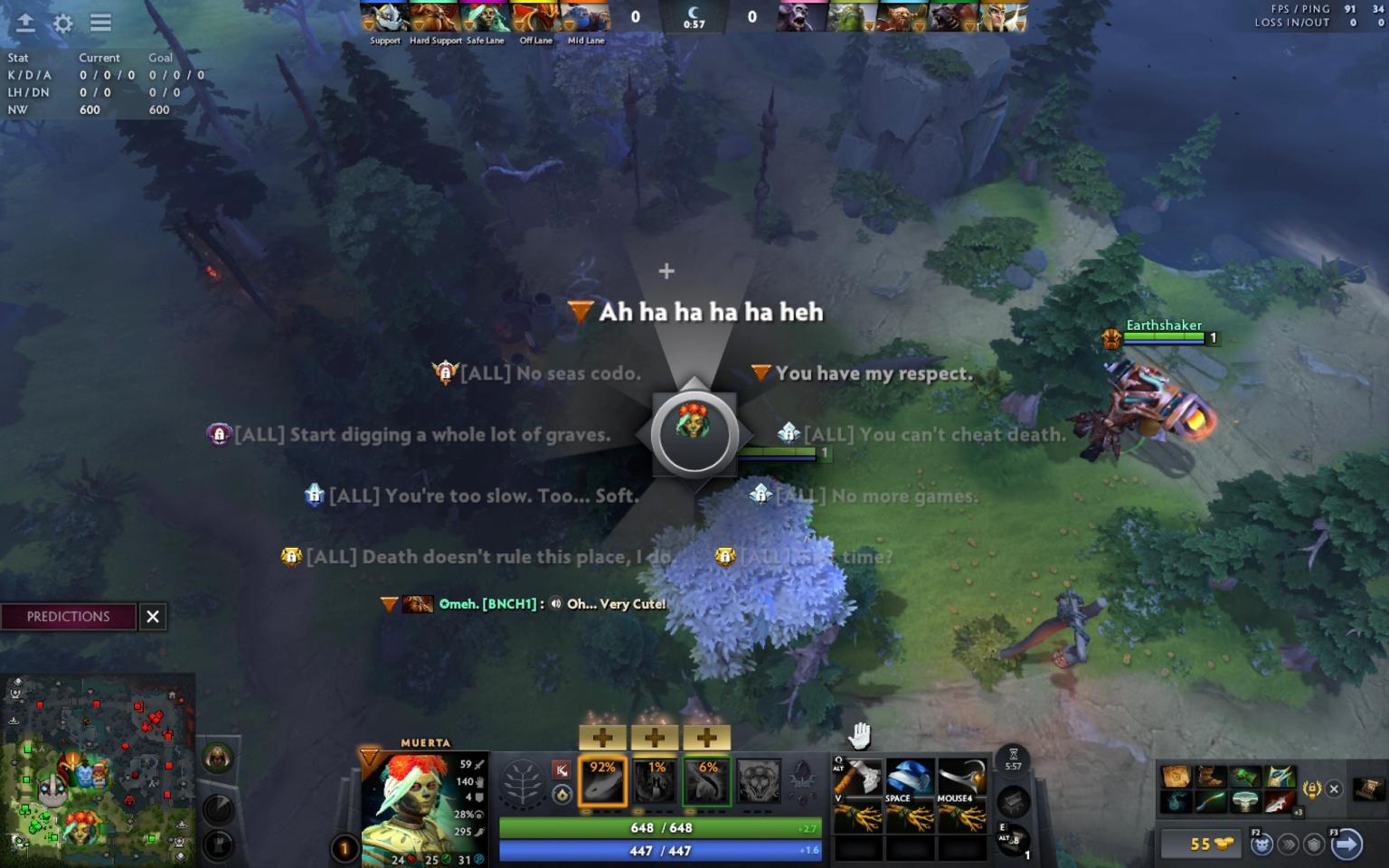
Task: Click the upload icon at top left
Action: 24,24
